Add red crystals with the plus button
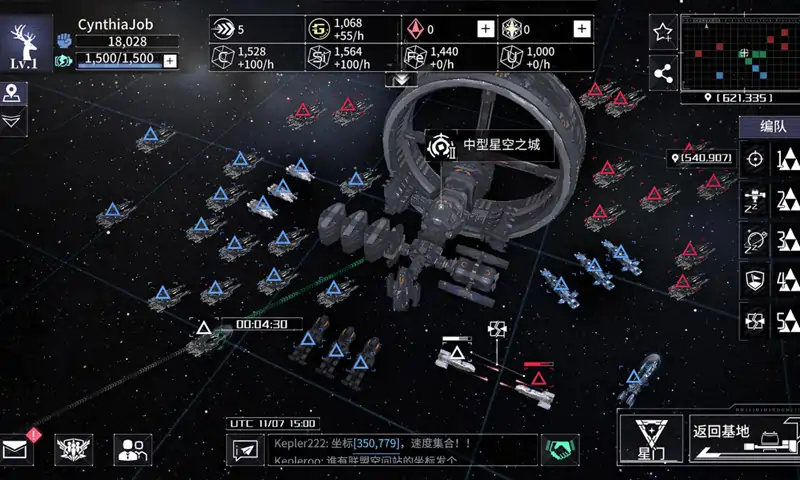Viewport: 800px width, 480px height. pyautogui.click(x=485, y=29)
